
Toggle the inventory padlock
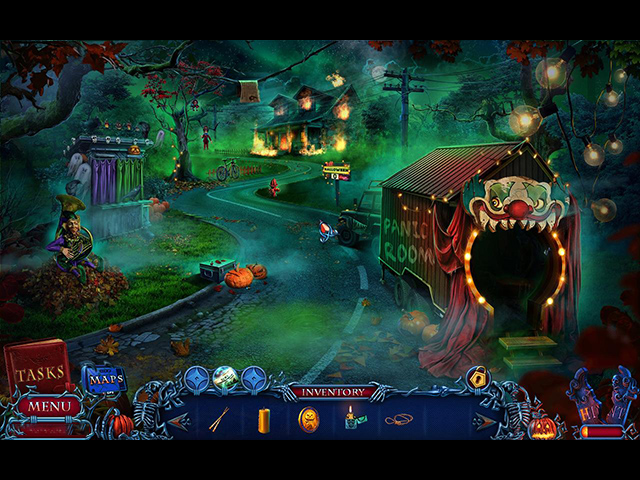coord(478,378)
